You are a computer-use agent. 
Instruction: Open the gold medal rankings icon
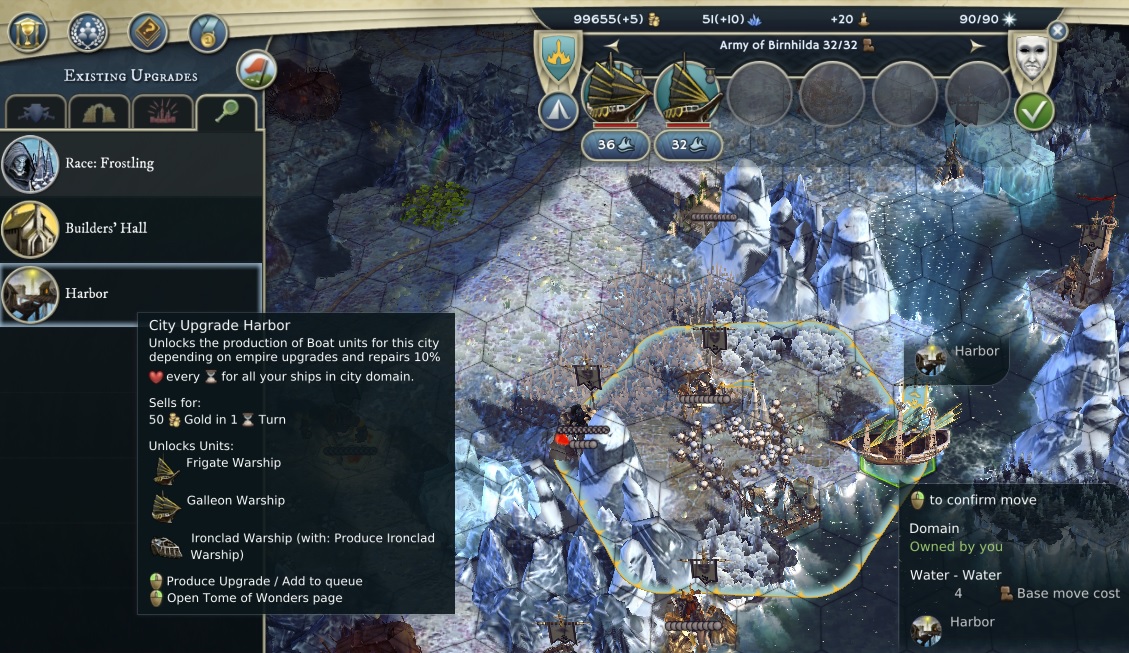(208, 31)
